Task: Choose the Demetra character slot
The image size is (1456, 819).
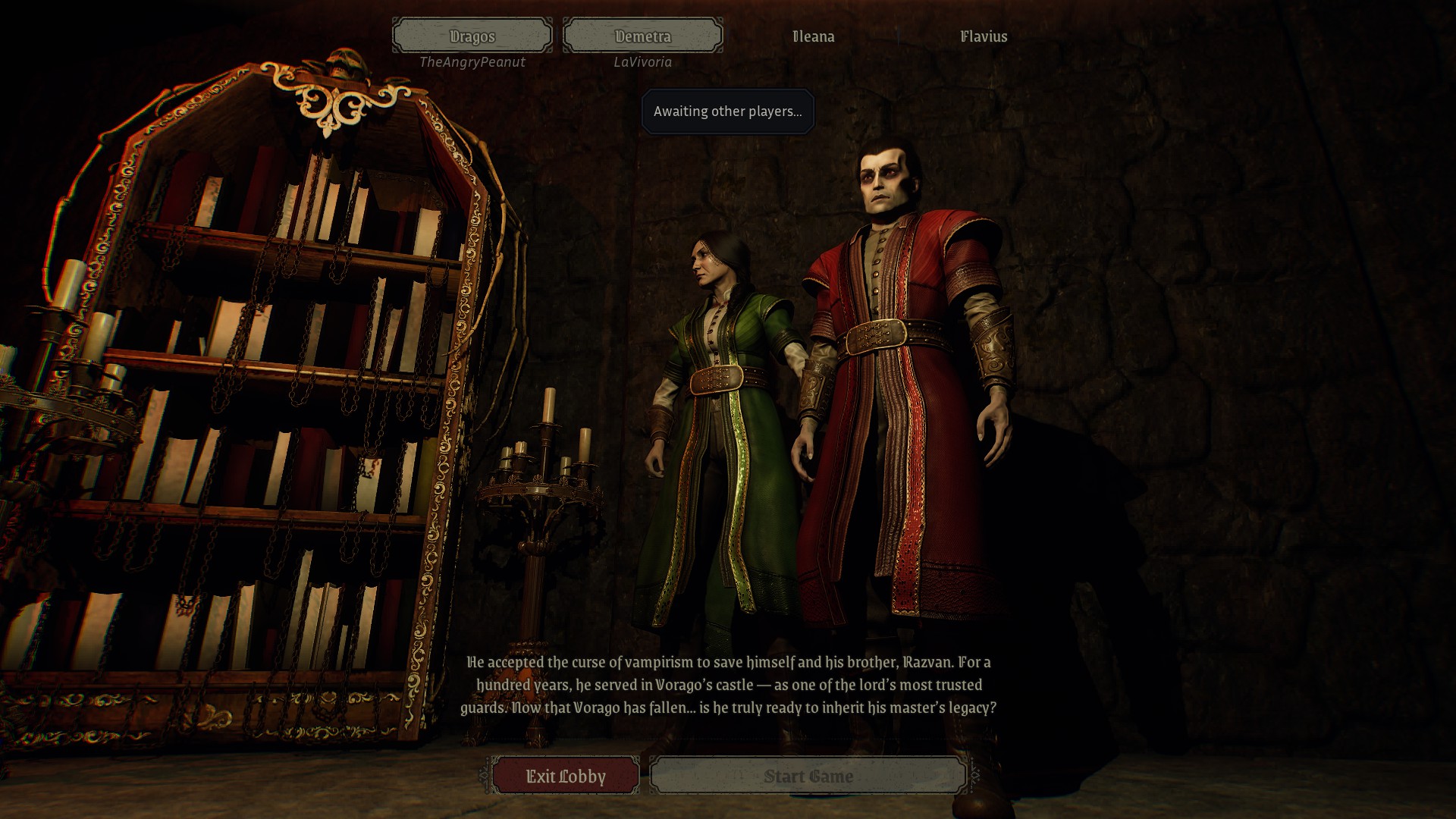Action: tap(642, 36)
